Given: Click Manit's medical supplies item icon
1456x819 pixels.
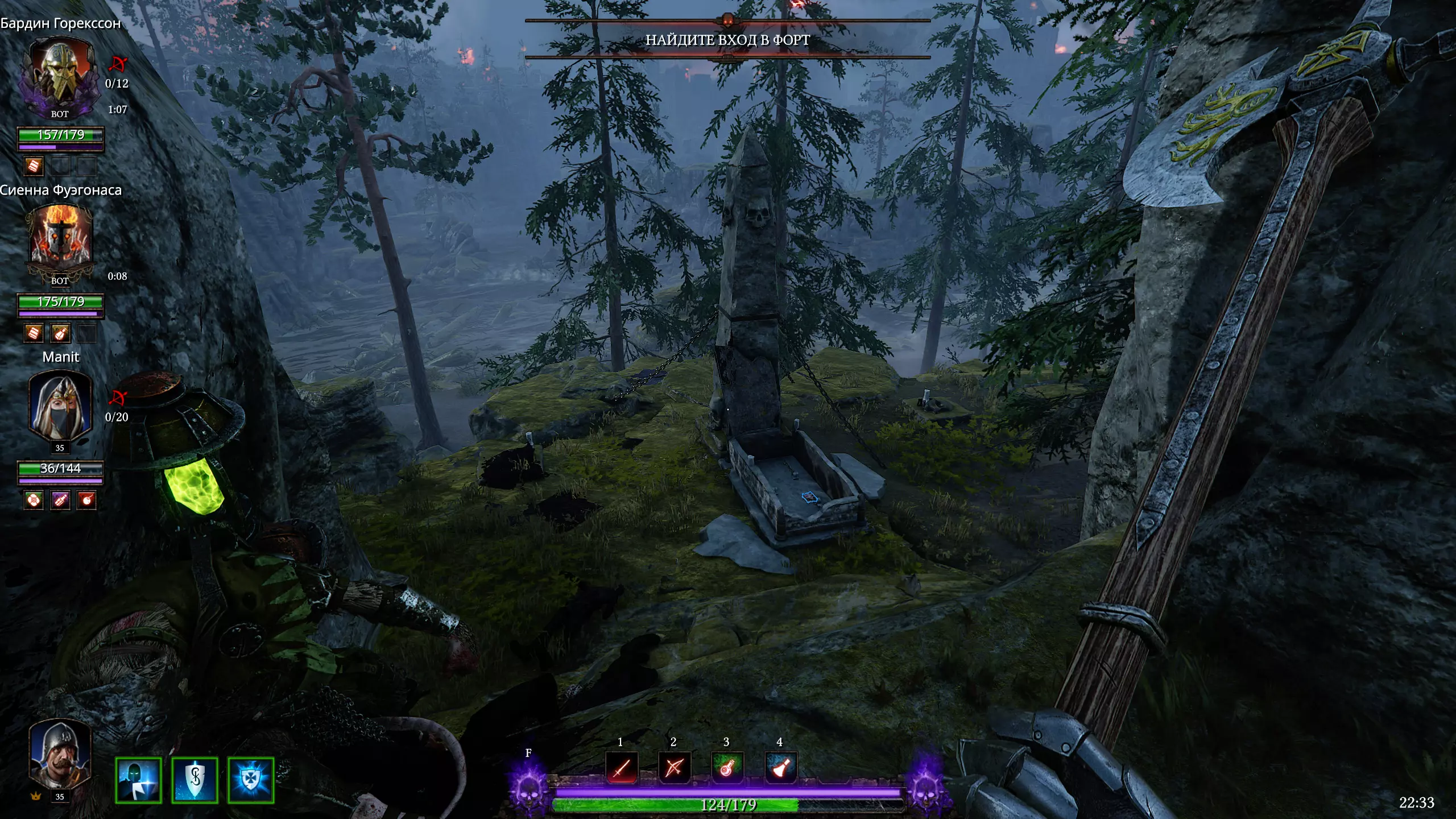Looking at the screenshot, I should click(x=34, y=500).
